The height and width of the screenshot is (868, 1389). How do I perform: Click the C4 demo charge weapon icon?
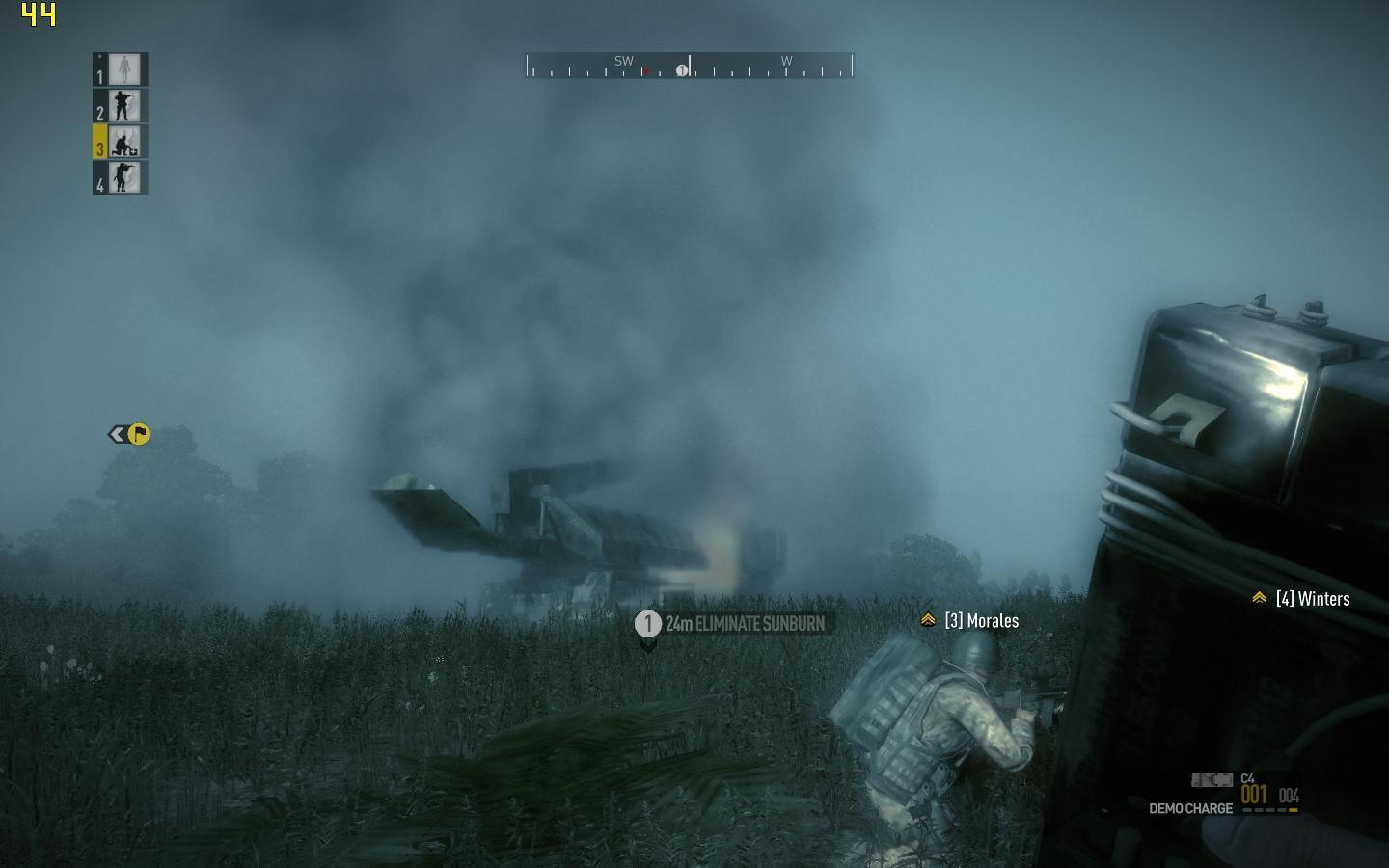point(1212,779)
